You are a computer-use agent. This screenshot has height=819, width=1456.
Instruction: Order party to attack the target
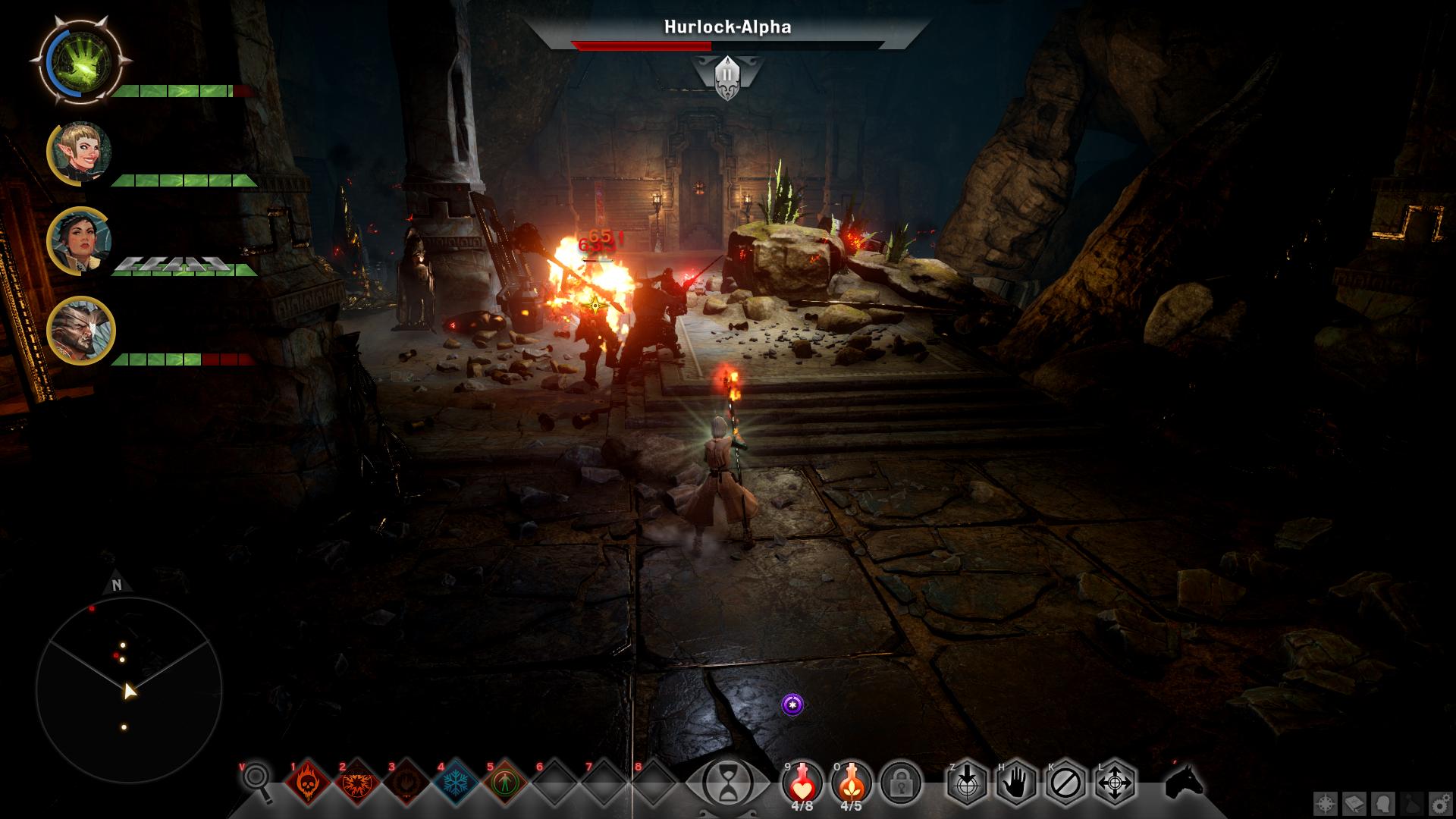pos(967,783)
